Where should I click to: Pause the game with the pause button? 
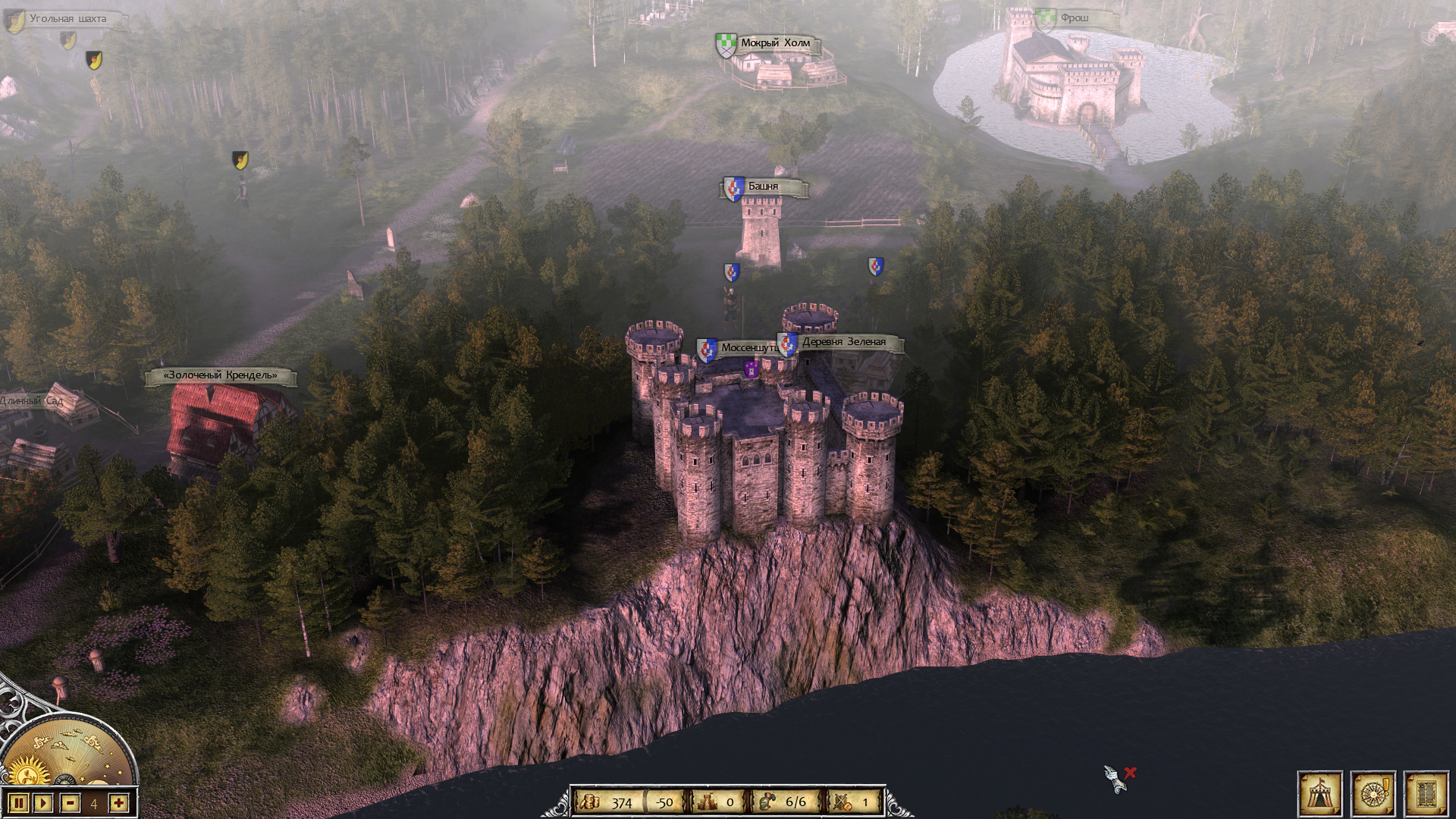tap(20, 803)
